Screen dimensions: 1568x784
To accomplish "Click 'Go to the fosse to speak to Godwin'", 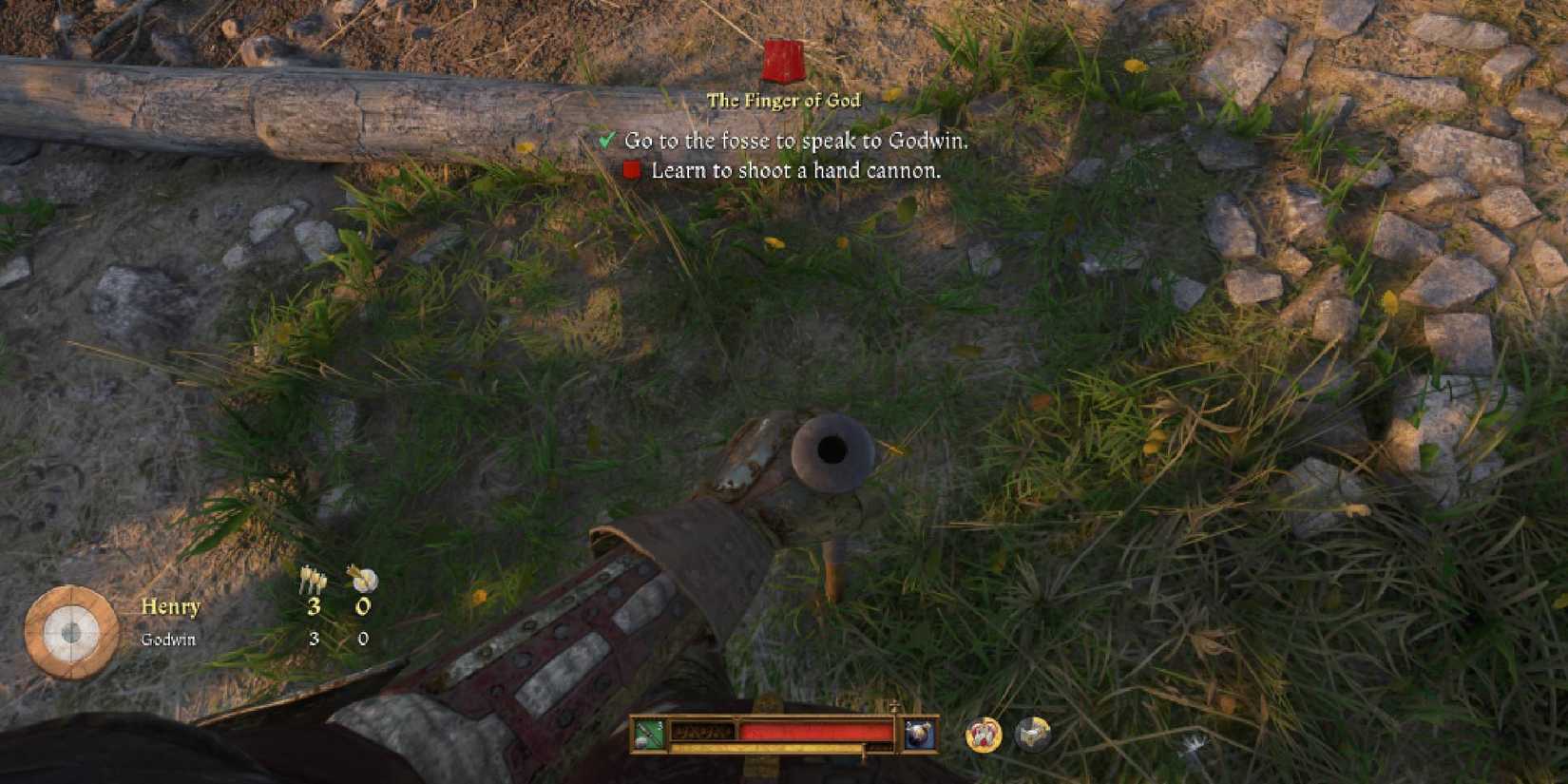I will click(796, 141).
